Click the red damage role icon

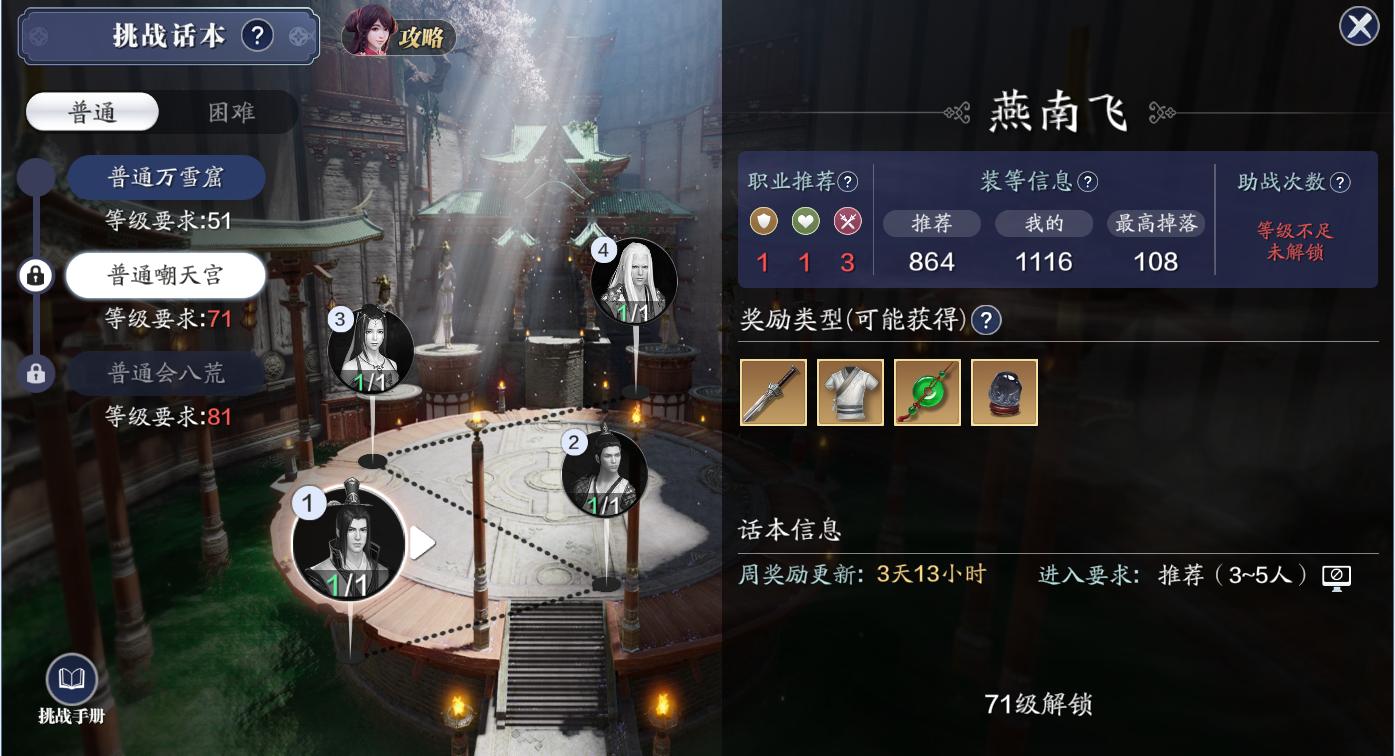(846, 222)
